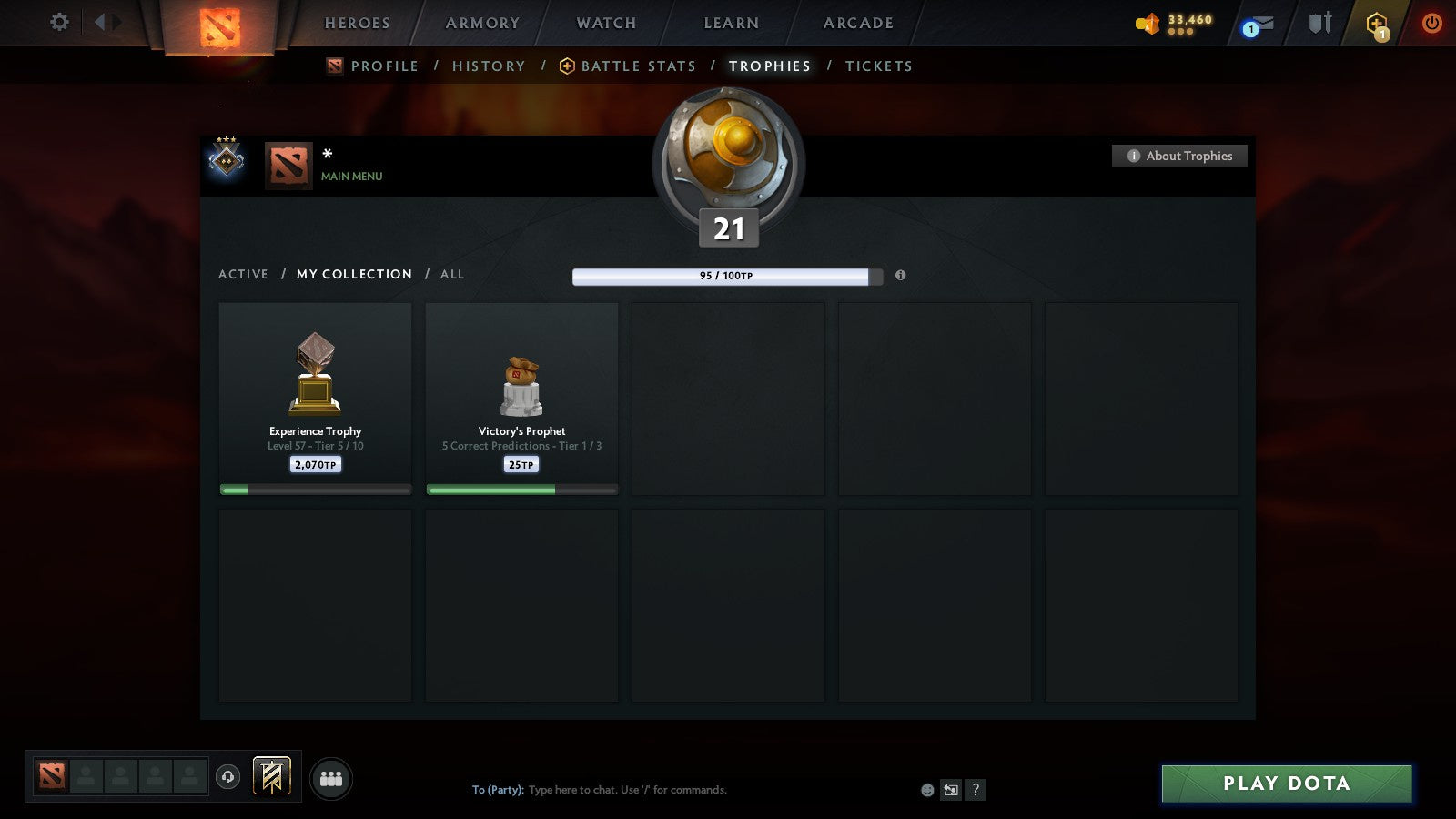Switch to the HISTORY tab
The image size is (1456, 819).
coord(489,66)
